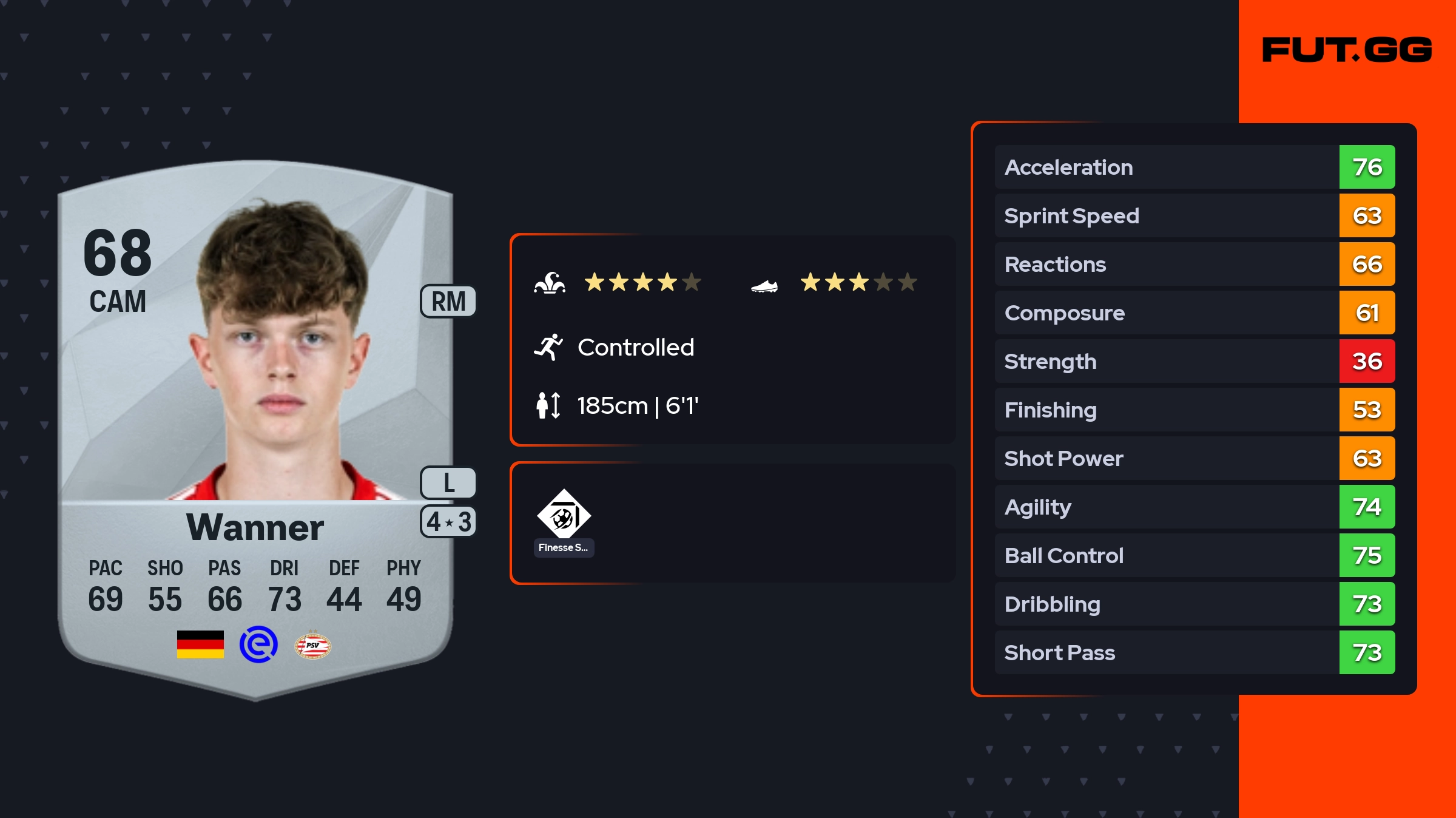Viewport: 1456px width, 818px height.
Task: Click the PSV club badge
Action: pyautogui.click(x=312, y=645)
